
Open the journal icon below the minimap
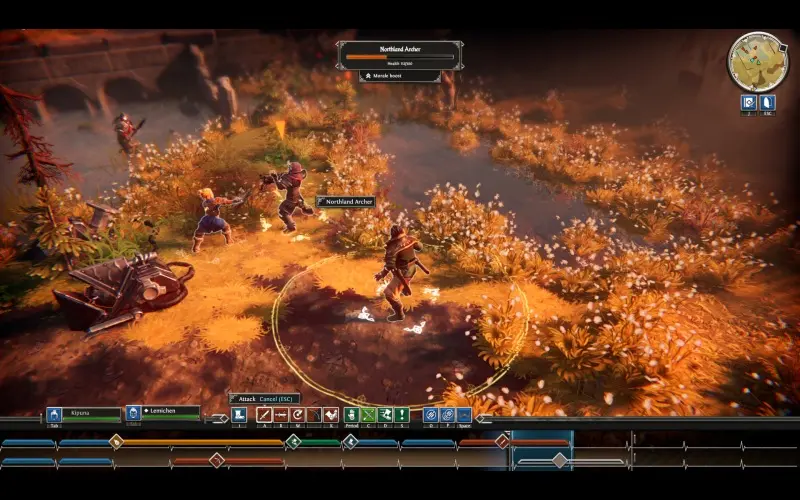tap(747, 102)
